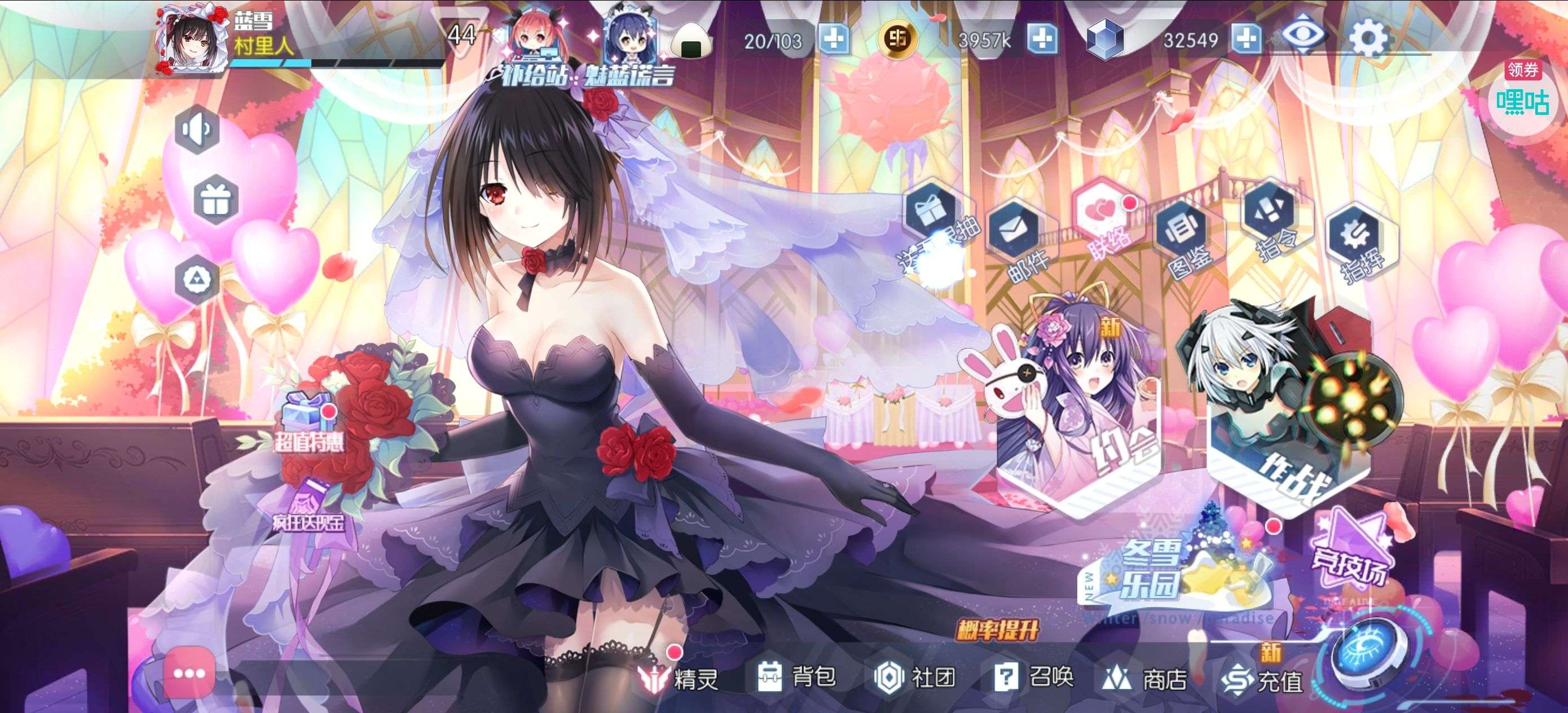Open the settings gear icon
The image size is (1568, 713).
(1369, 39)
